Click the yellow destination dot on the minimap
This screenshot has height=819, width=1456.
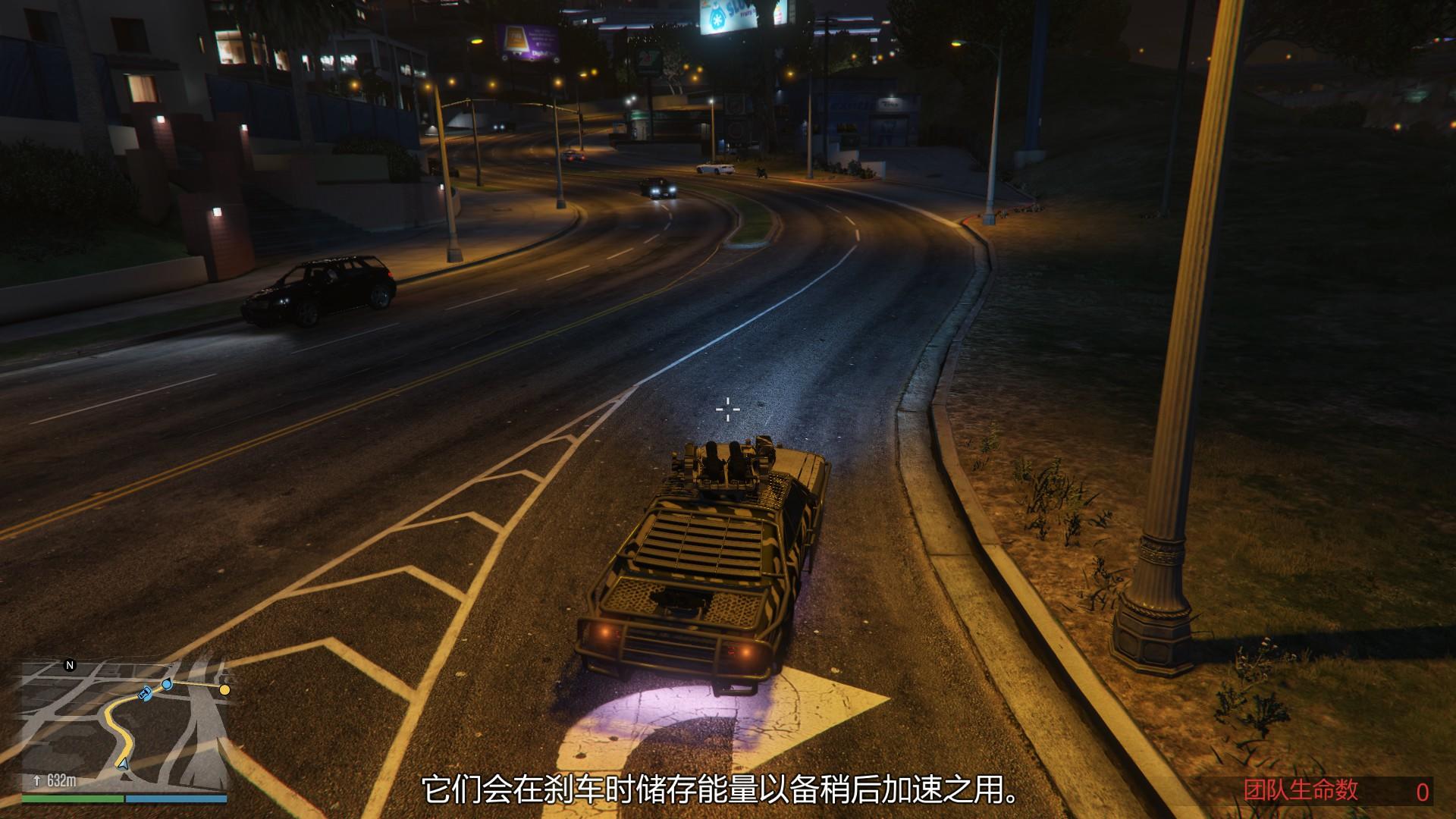[224, 691]
